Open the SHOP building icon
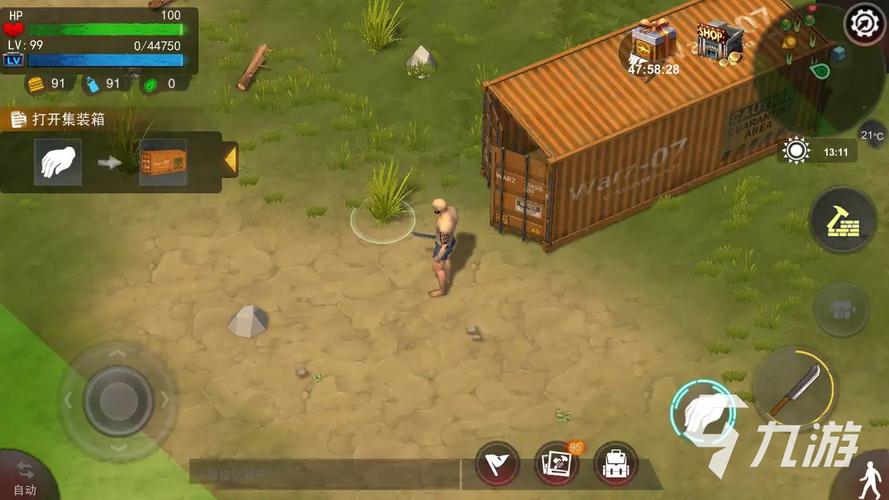The width and height of the screenshot is (889, 500). 720,40
